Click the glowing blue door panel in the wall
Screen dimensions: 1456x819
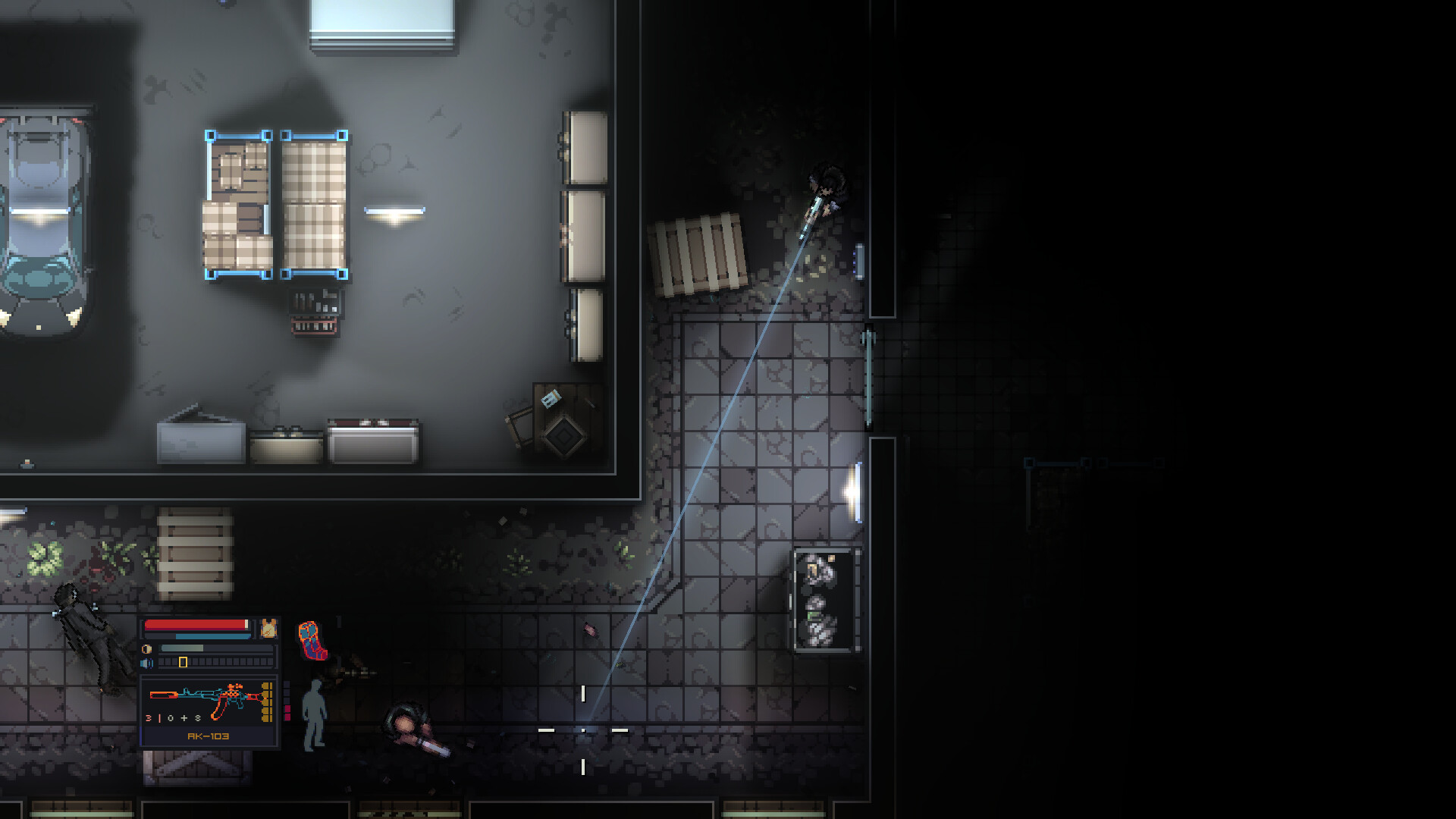[x=860, y=259]
